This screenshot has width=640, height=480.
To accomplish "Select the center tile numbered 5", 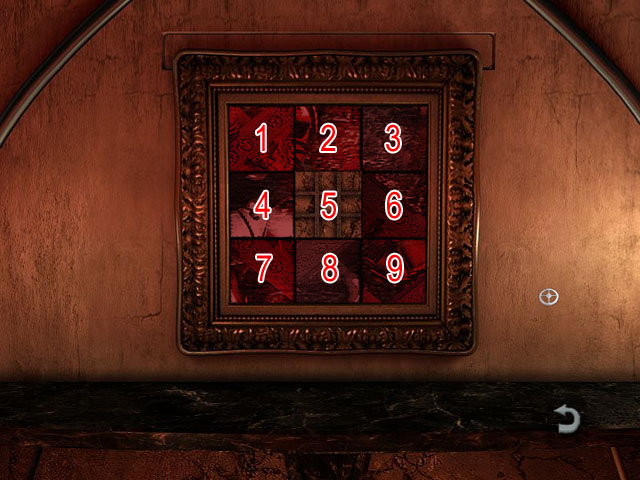I will pos(328,205).
